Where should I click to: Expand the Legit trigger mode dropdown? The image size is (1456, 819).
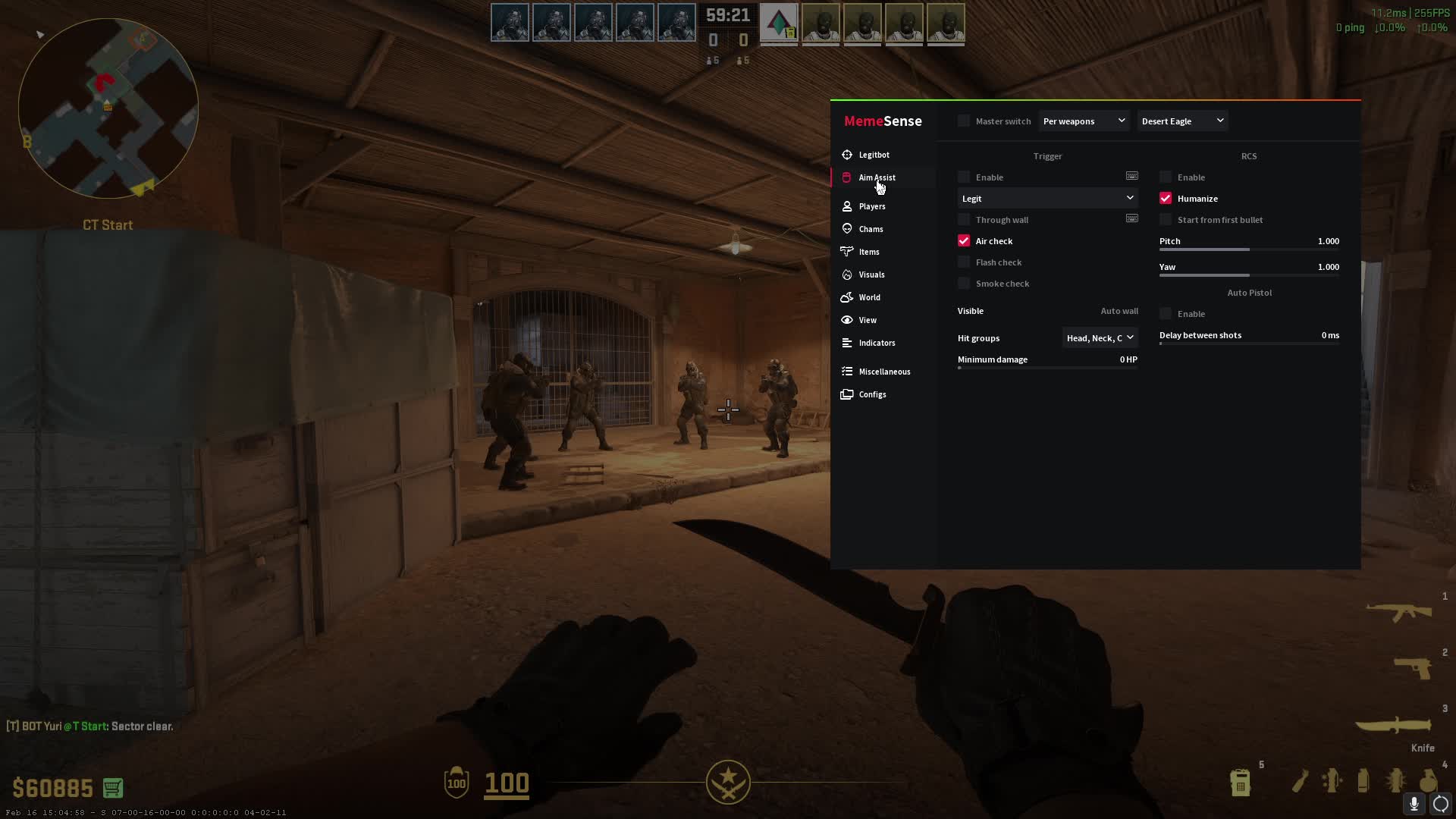1047,198
